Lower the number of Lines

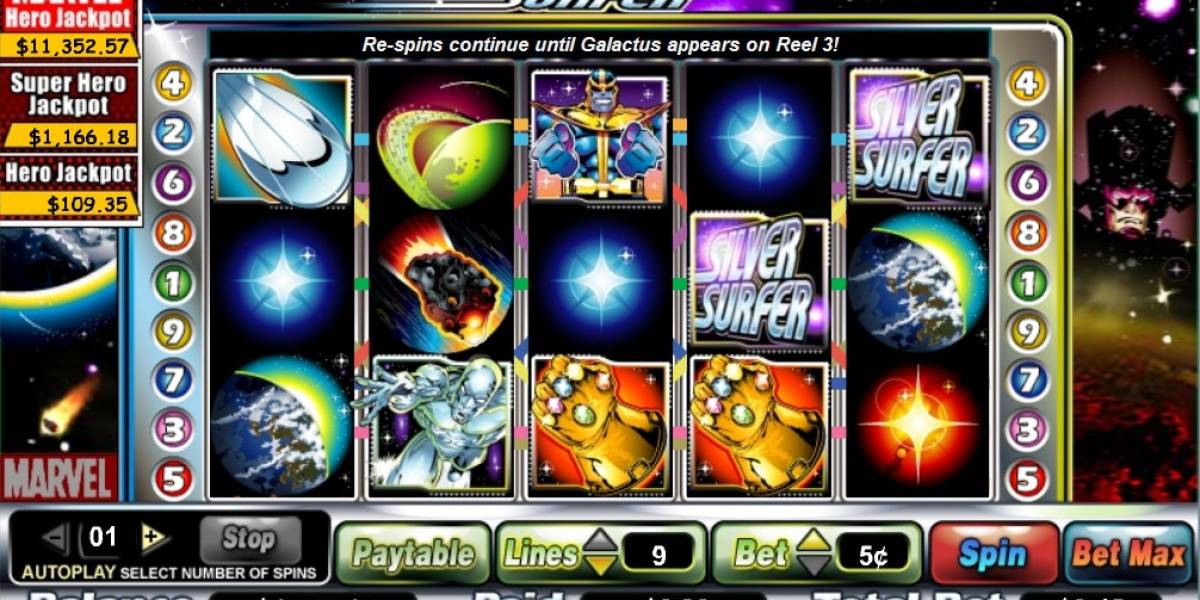pos(600,565)
